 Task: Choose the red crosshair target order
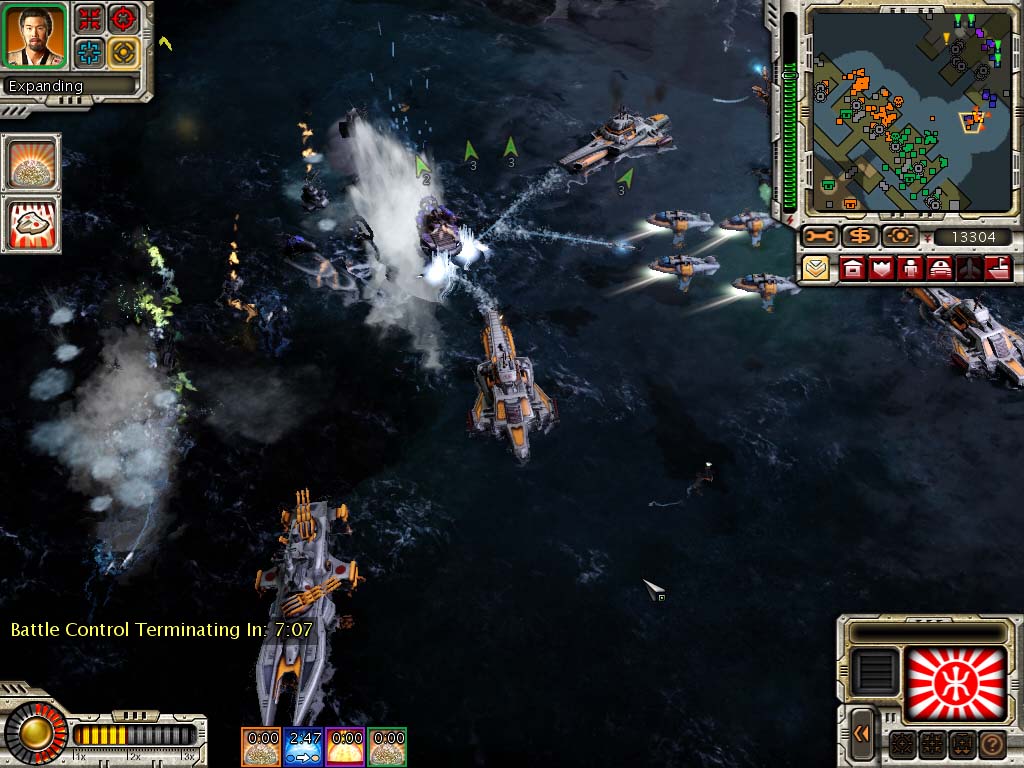(x=124, y=18)
